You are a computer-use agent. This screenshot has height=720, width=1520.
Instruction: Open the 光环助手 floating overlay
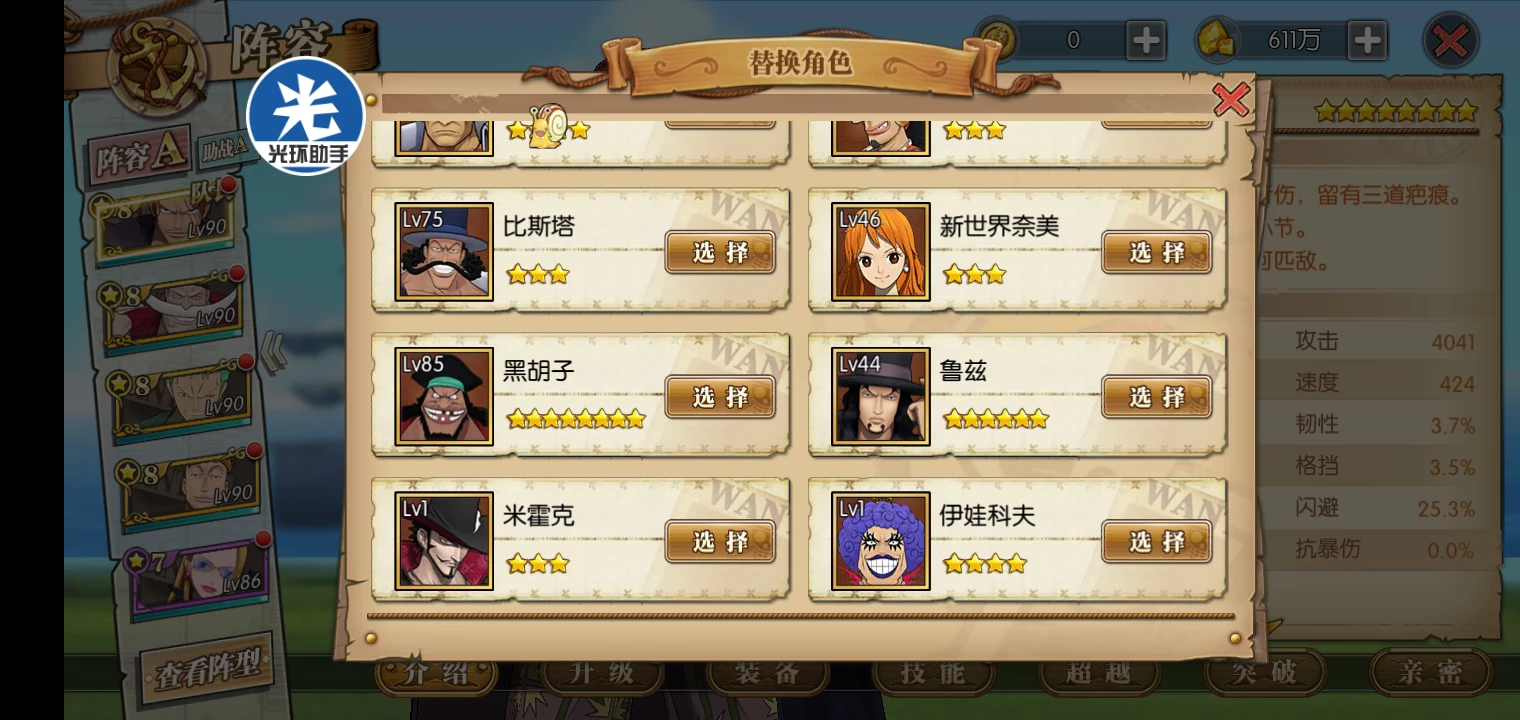click(x=305, y=115)
